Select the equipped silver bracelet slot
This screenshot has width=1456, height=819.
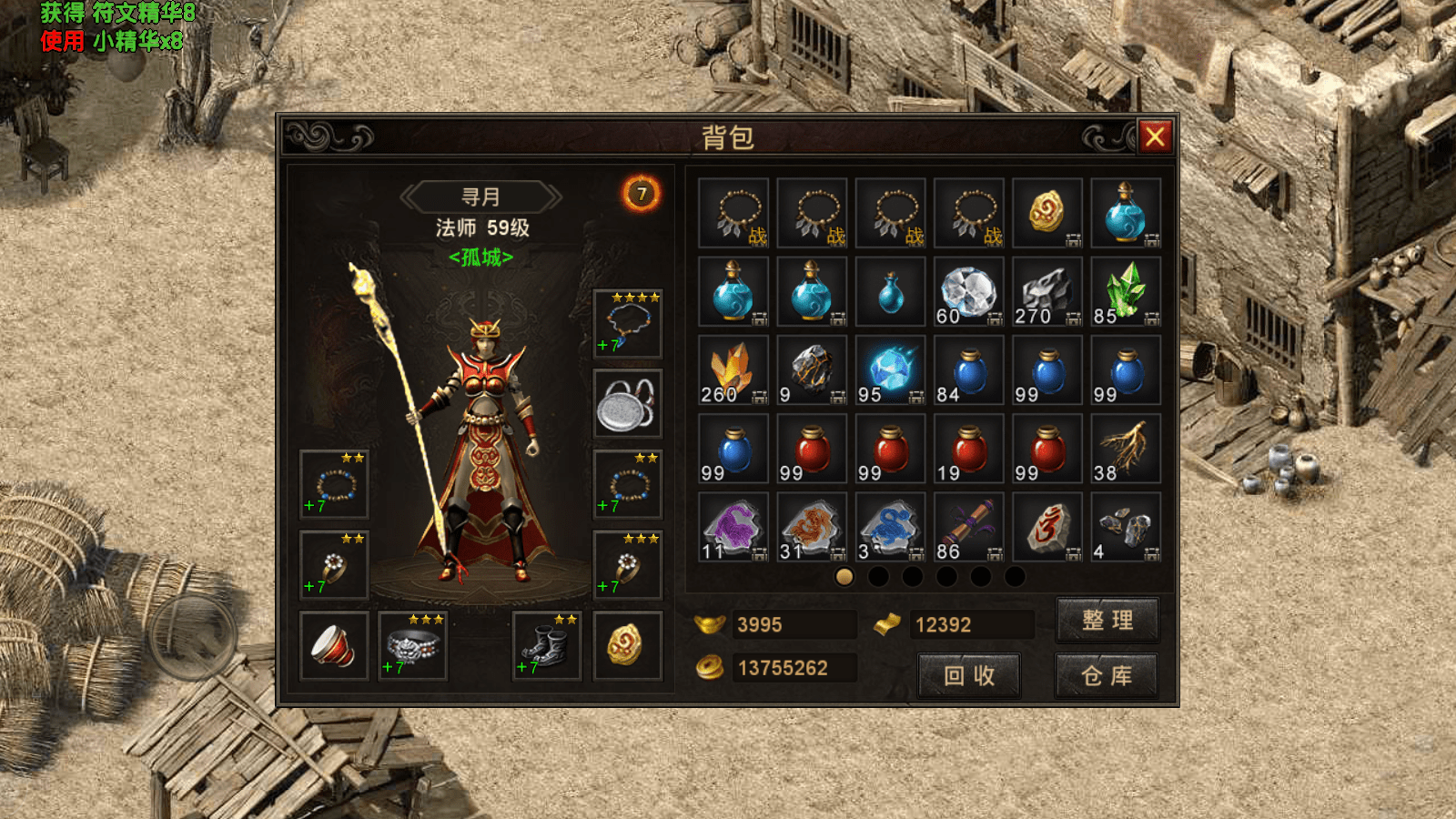click(x=413, y=645)
